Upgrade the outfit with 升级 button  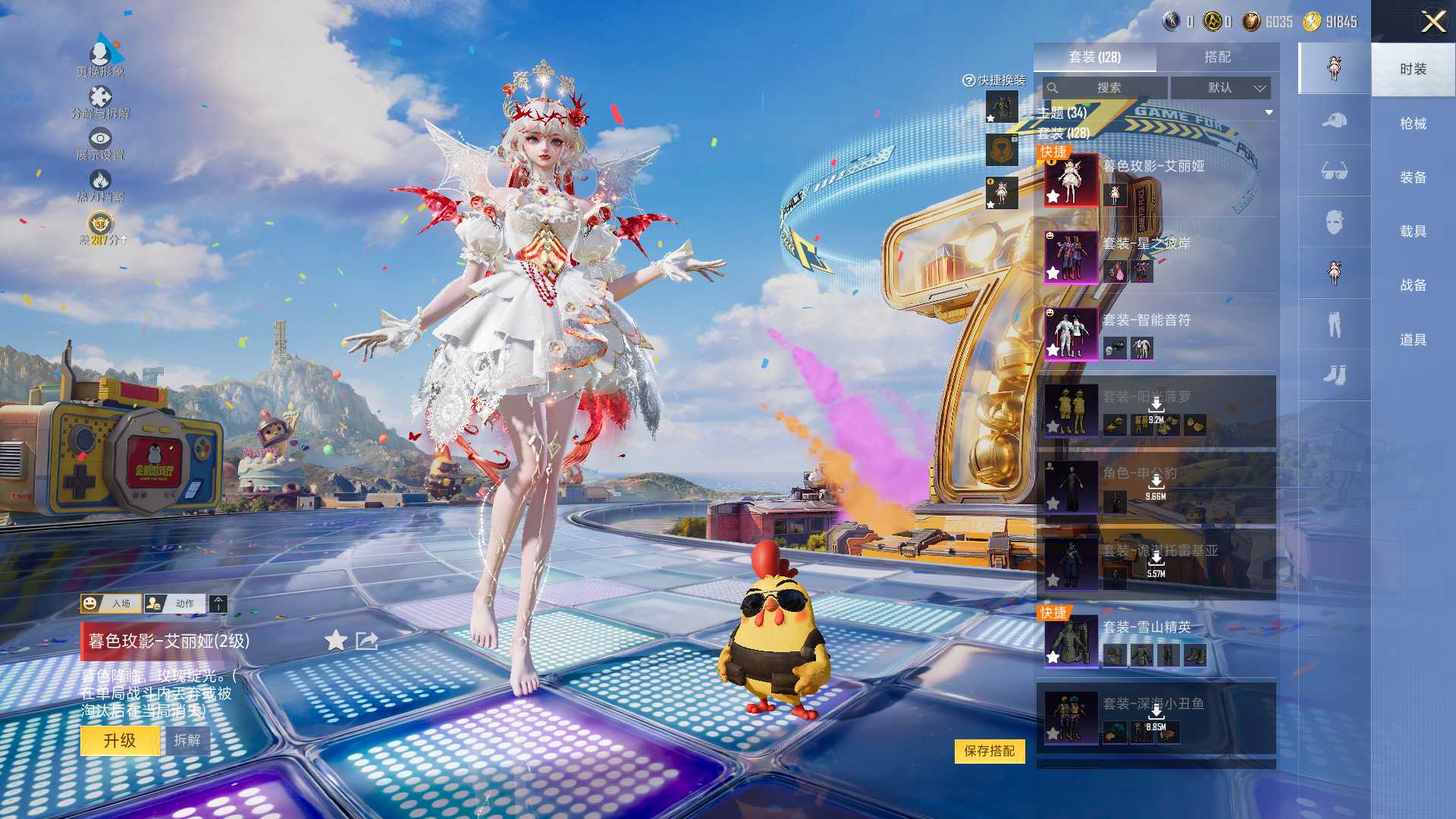coord(120,741)
